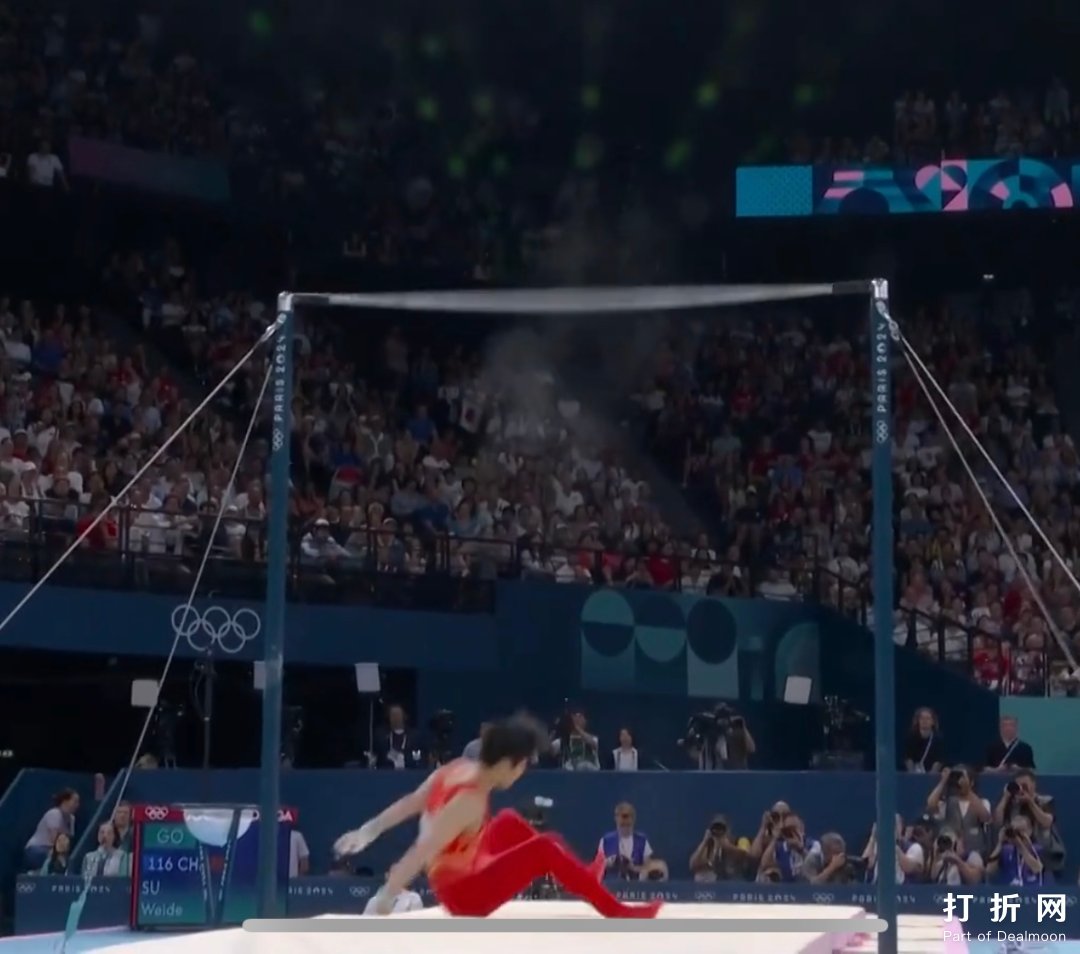Click the video progress scrubber bar
1080x954 pixels.
564,926
